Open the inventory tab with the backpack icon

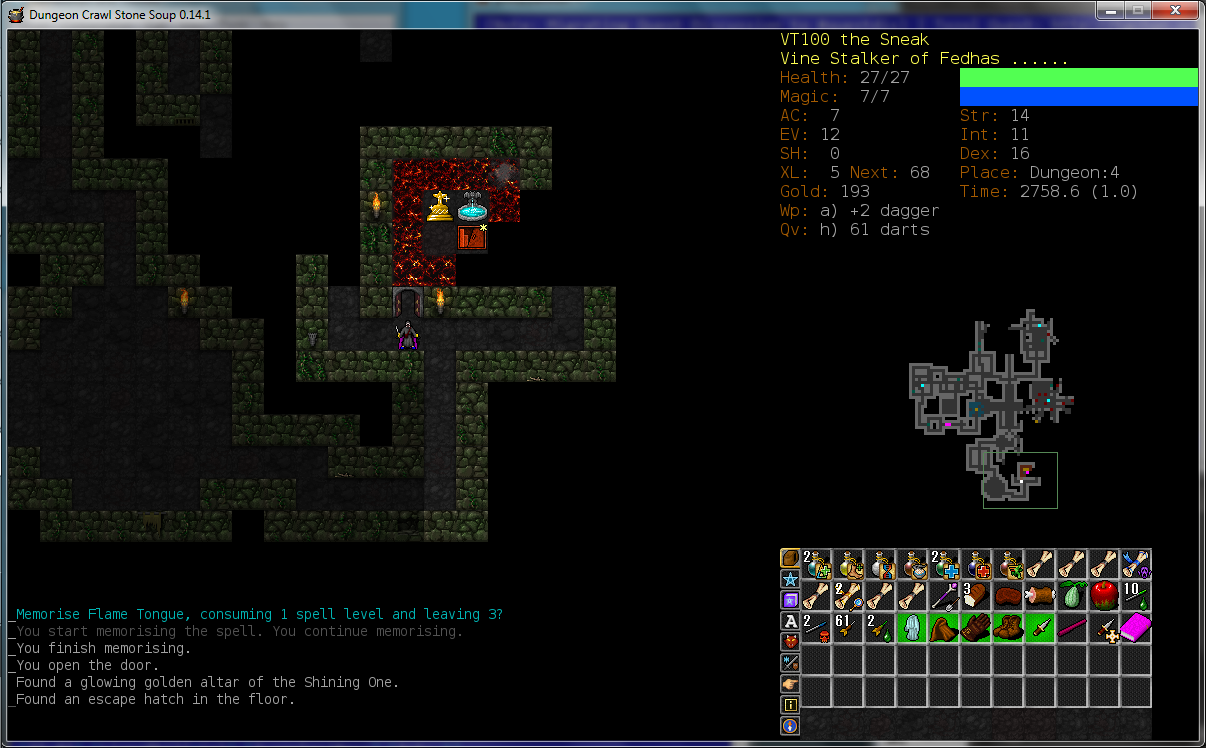(790, 558)
